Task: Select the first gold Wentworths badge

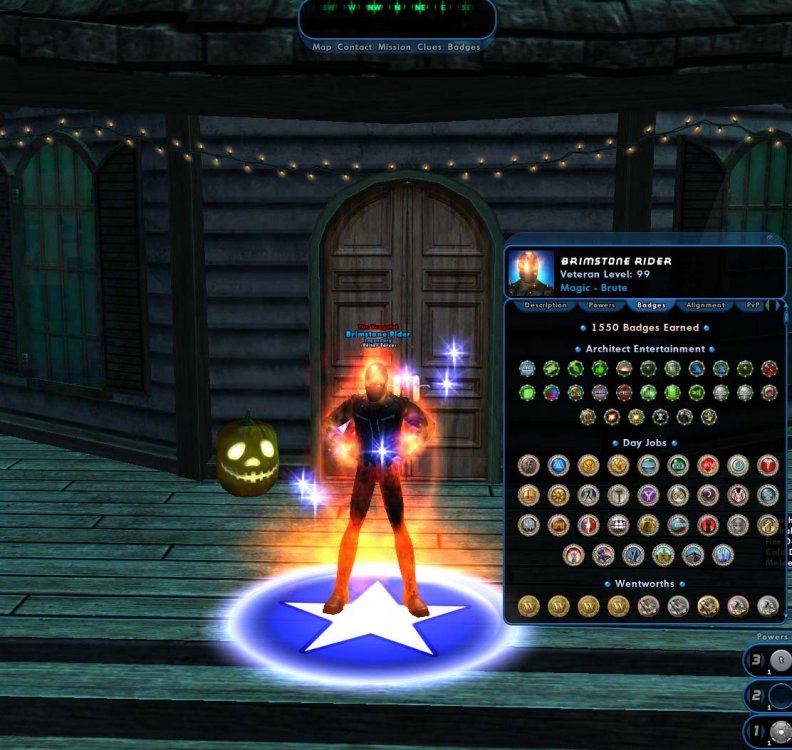Action: (529, 605)
